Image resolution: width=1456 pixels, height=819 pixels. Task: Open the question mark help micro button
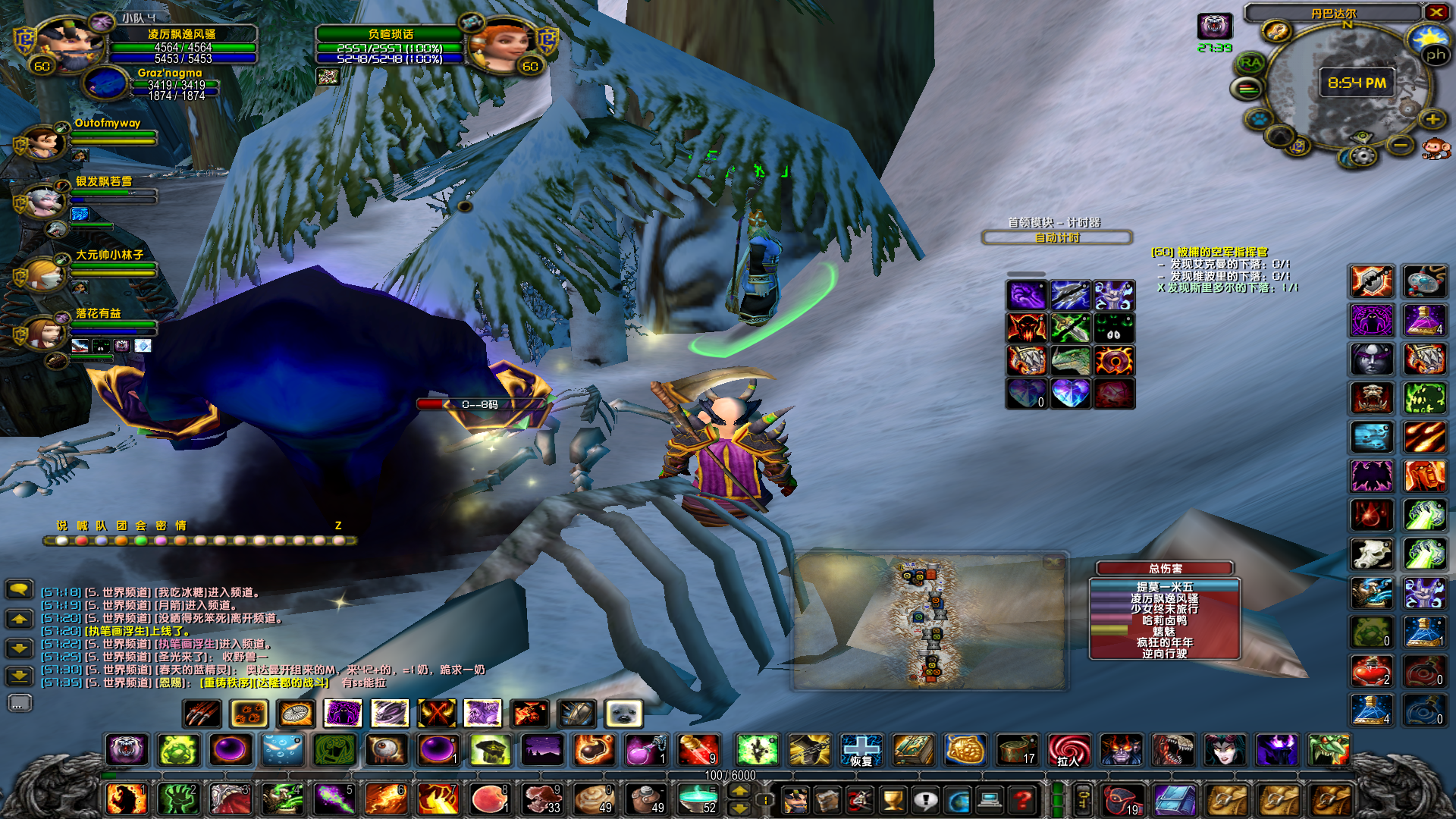(x=1023, y=799)
